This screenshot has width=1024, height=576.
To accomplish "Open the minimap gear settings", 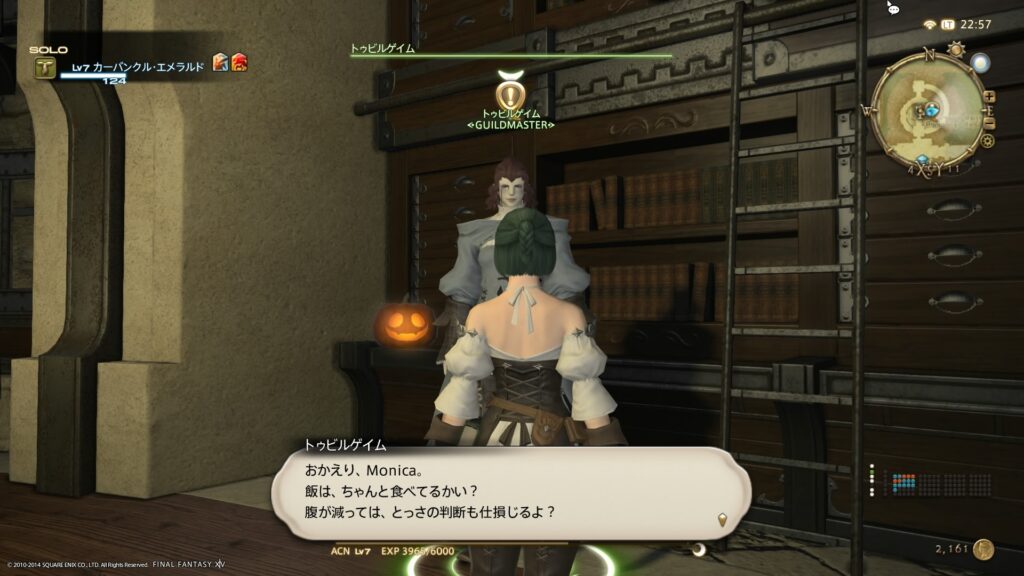I will coord(988,141).
